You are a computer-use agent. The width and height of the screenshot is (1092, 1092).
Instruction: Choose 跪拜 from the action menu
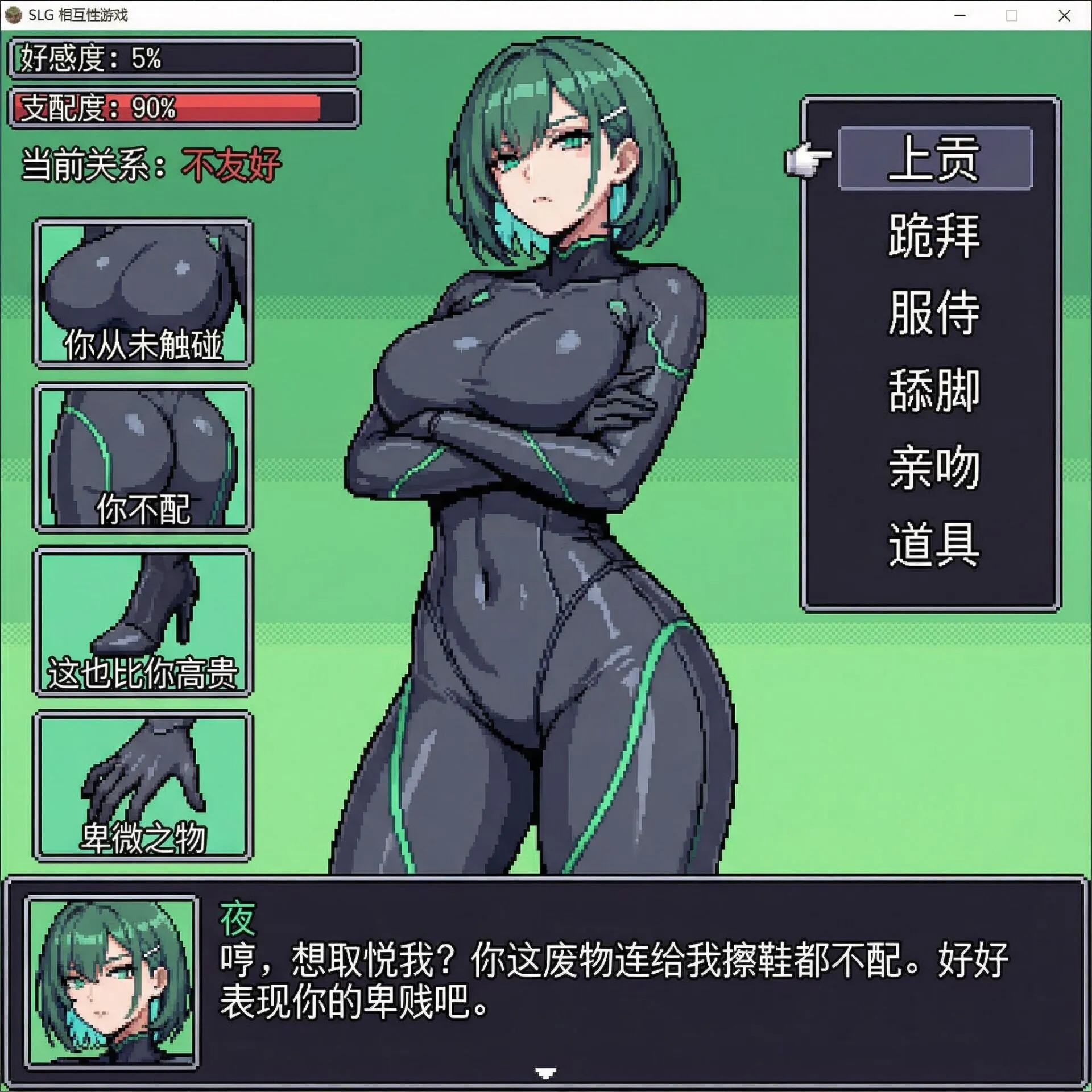(x=934, y=235)
